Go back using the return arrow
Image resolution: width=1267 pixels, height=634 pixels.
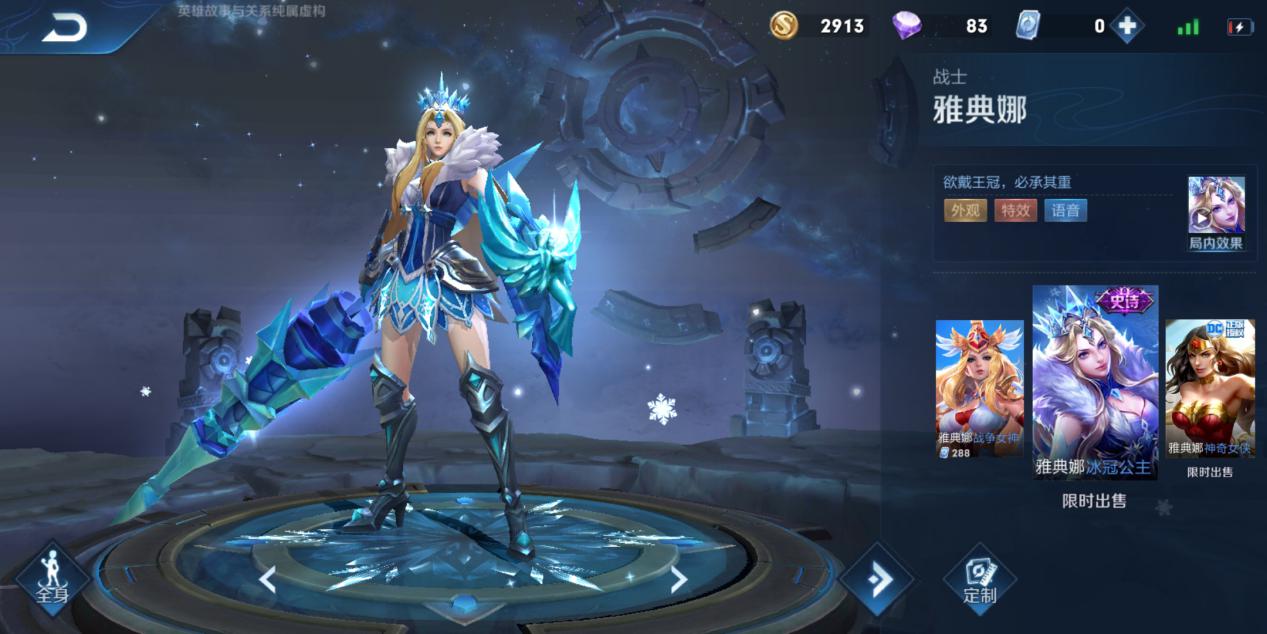point(64,29)
